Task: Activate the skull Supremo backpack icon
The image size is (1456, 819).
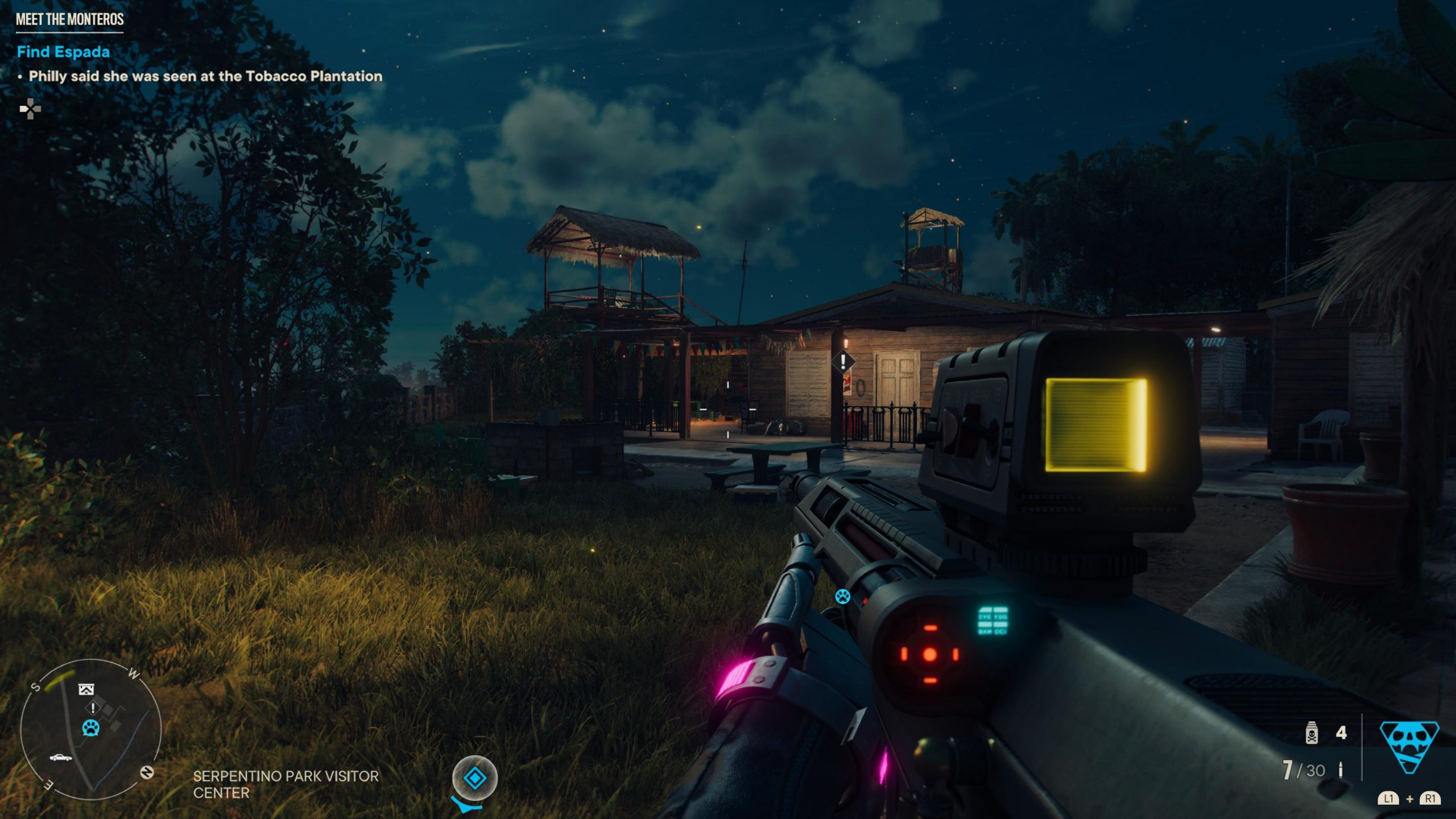Action: pyautogui.click(x=1409, y=746)
